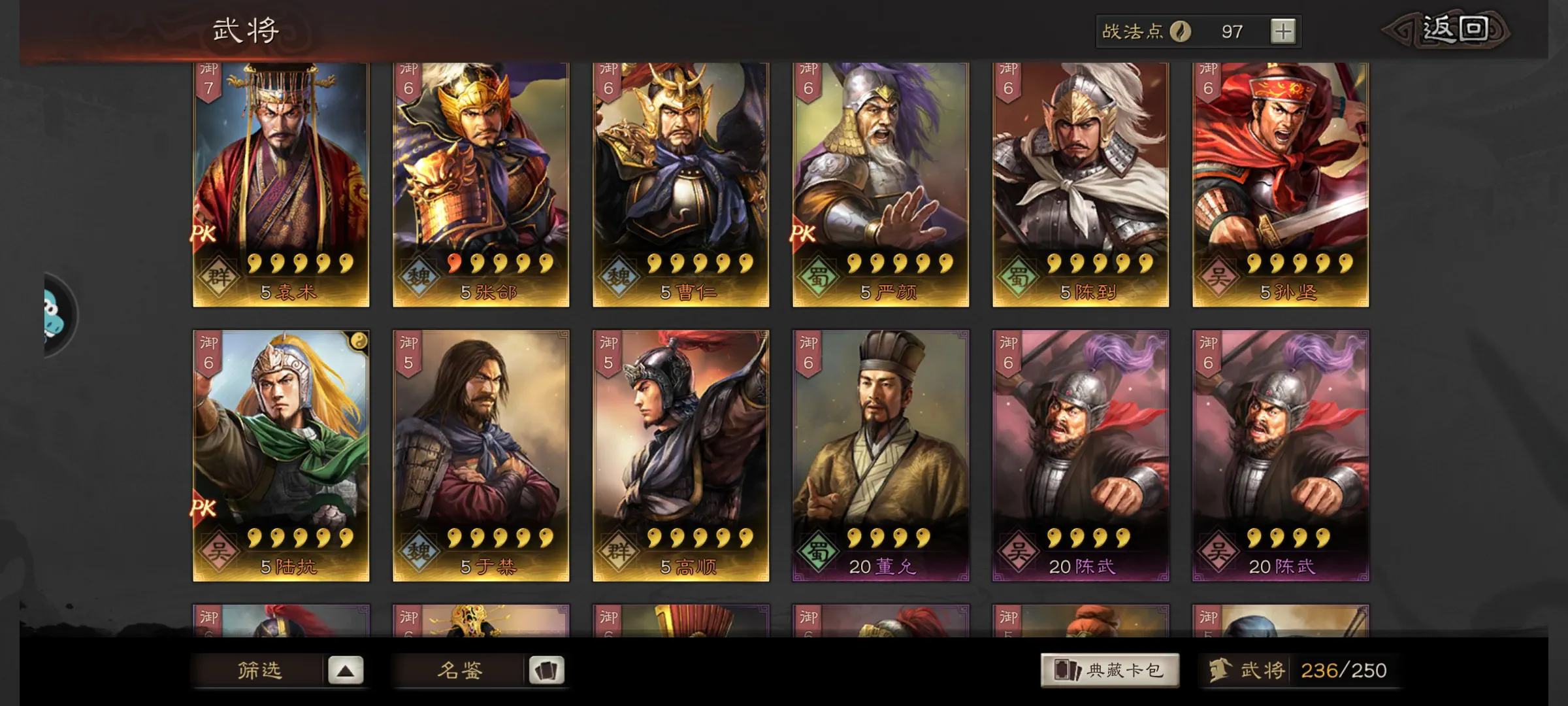Viewport: 1568px width, 706px height.
Task: Open the 曹仁 general card
Action: [681, 183]
